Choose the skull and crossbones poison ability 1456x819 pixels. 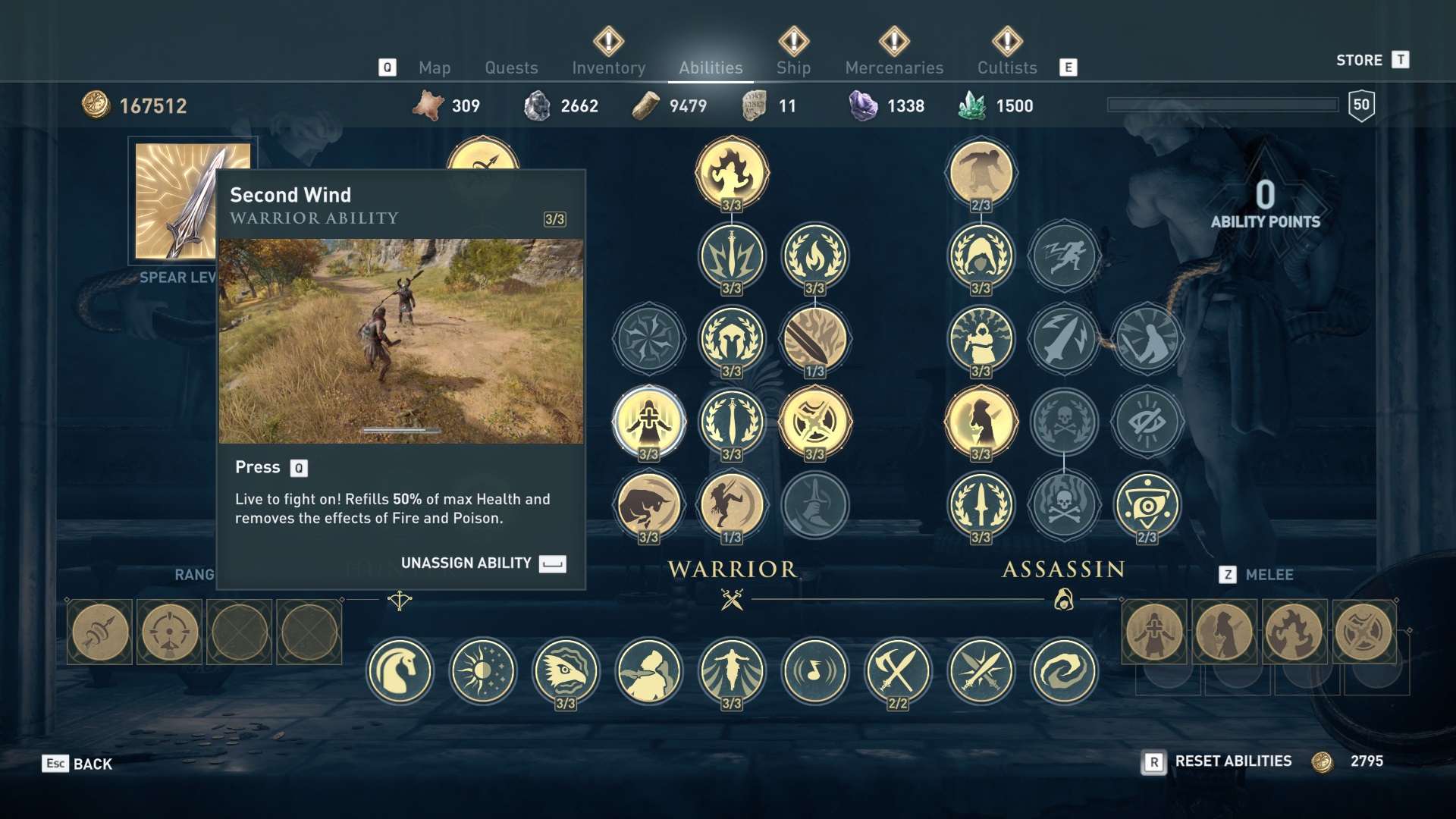point(1064,504)
